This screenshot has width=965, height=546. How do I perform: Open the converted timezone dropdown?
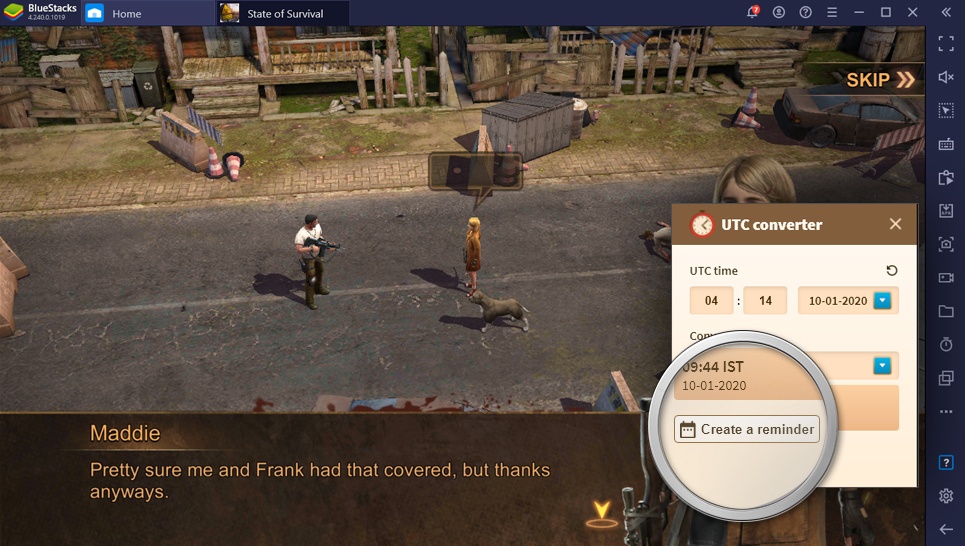point(882,366)
